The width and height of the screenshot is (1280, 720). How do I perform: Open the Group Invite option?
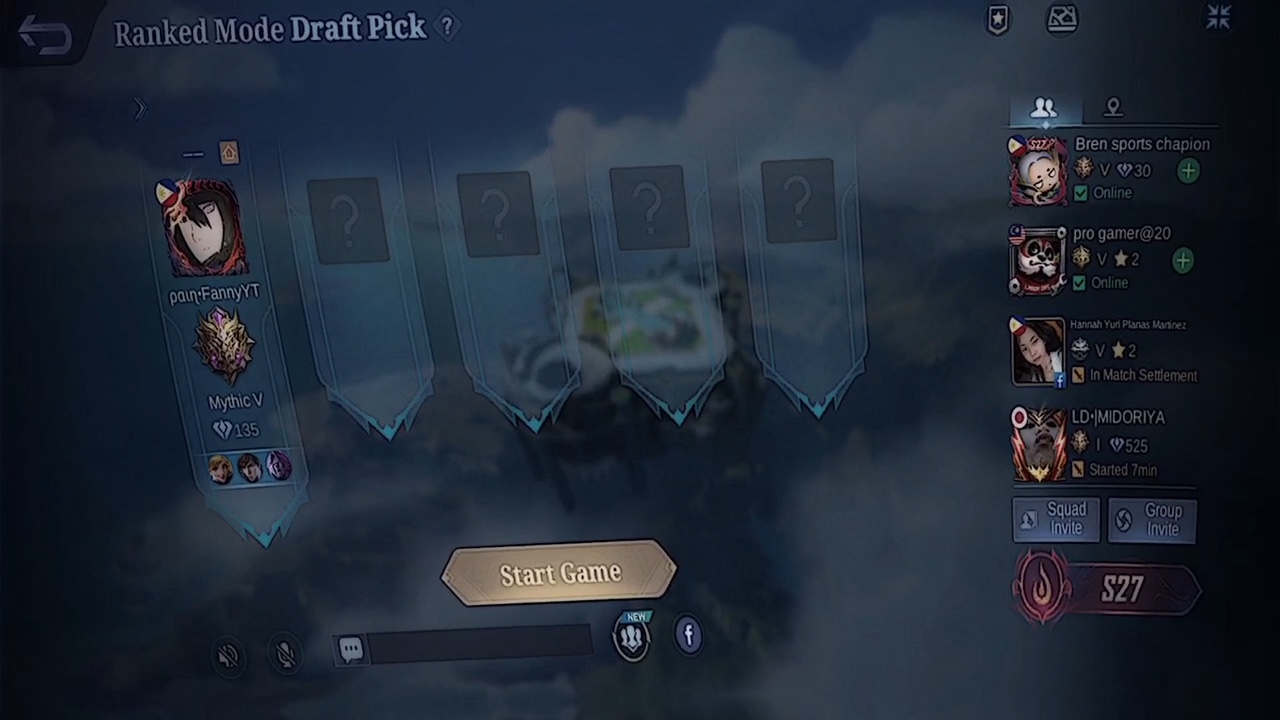(x=1152, y=520)
